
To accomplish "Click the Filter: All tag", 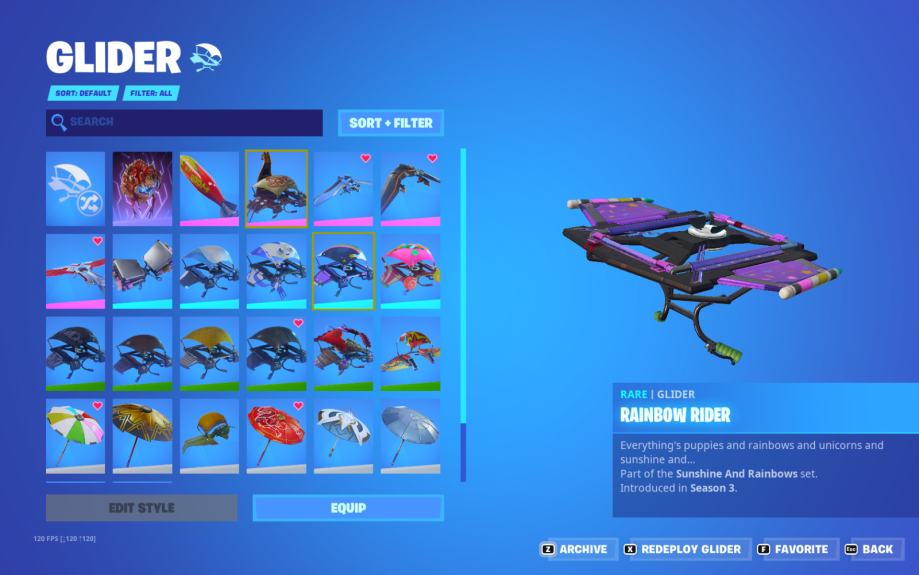I will [x=151, y=93].
